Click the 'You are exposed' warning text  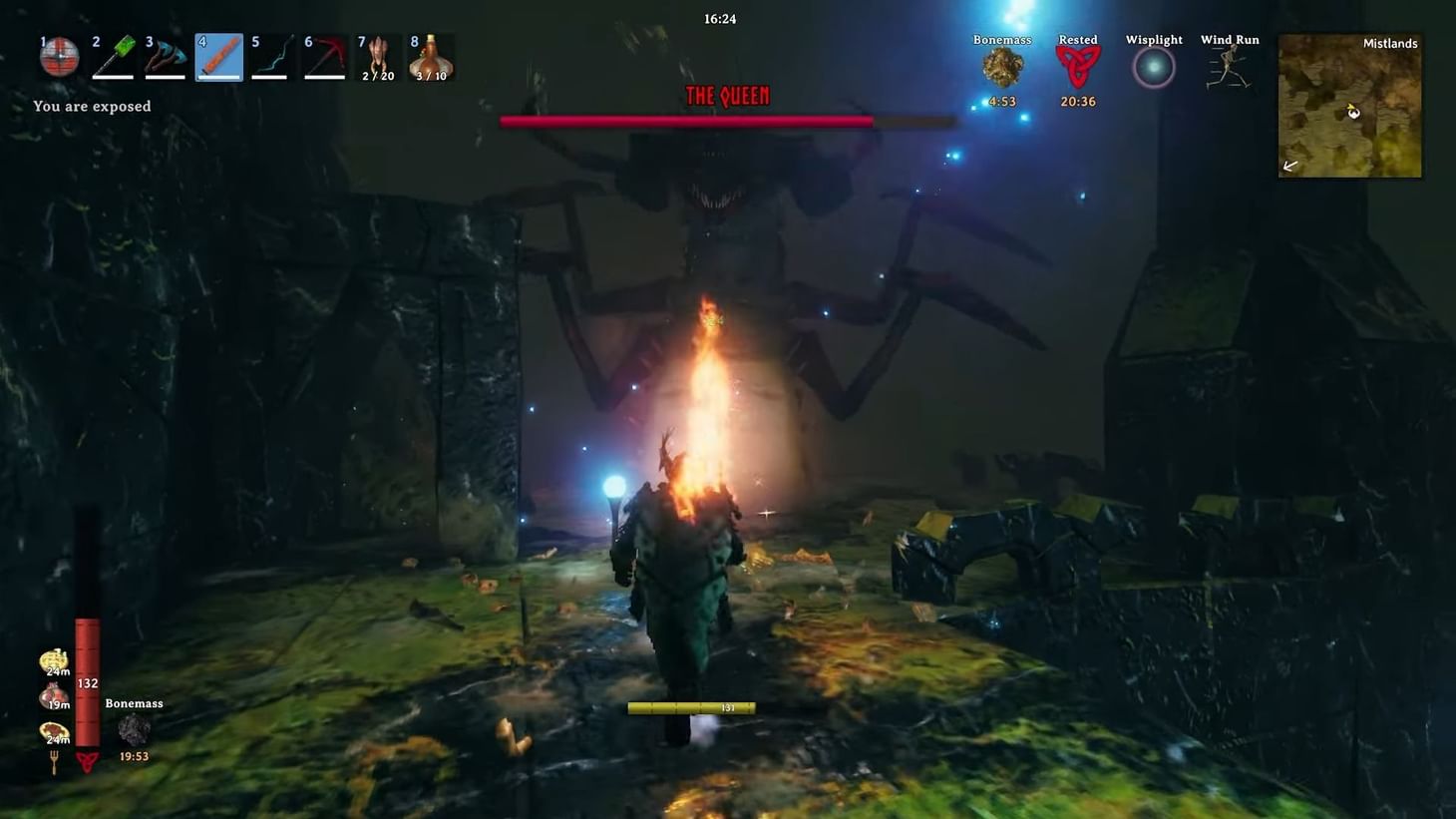pyautogui.click(x=91, y=105)
